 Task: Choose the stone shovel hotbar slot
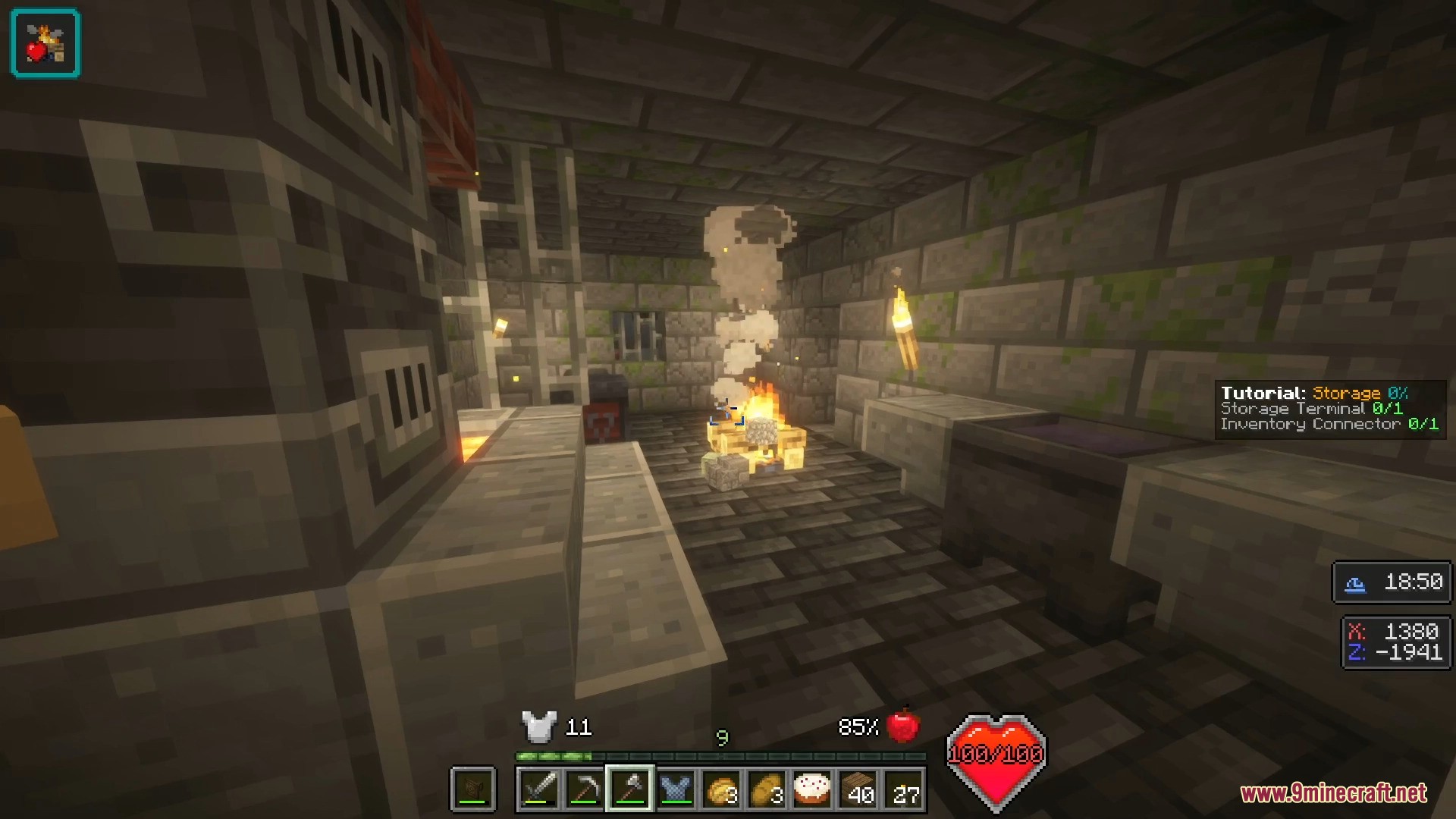629,789
